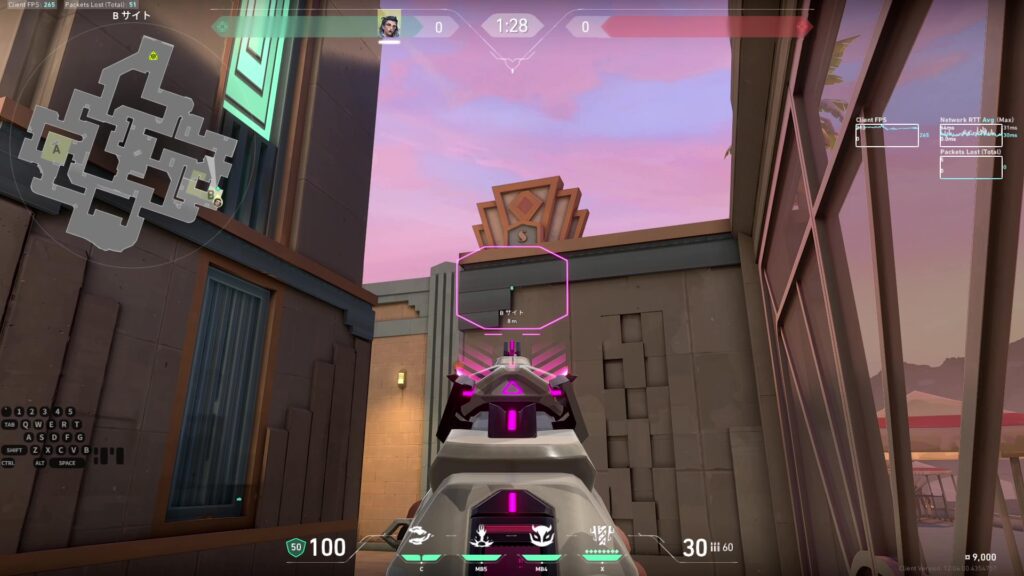
Task: Click the yellow spike icon on the minimap
Action: [151, 55]
